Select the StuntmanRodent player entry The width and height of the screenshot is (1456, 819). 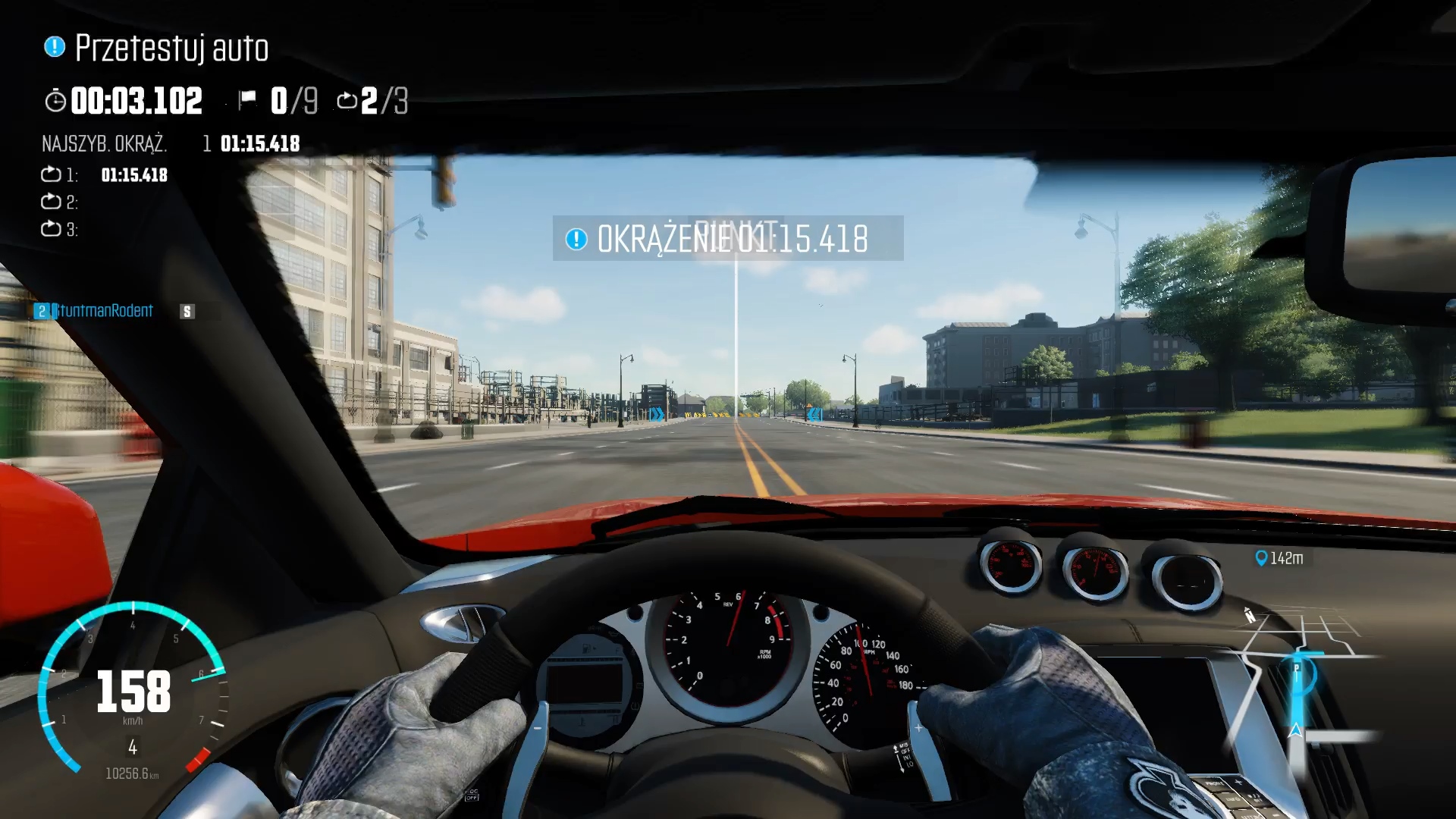point(104,311)
